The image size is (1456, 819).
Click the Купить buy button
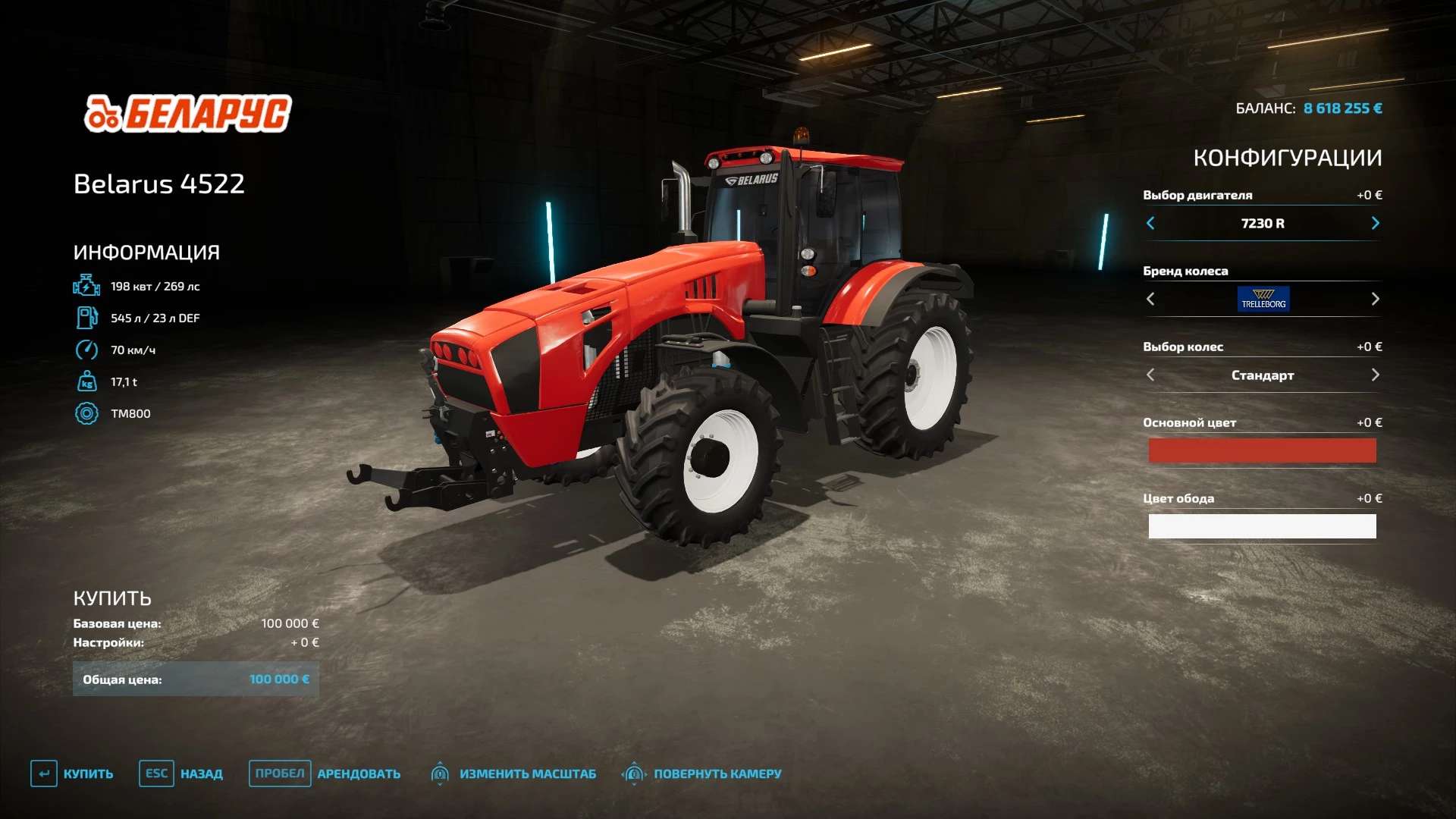coord(73,773)
